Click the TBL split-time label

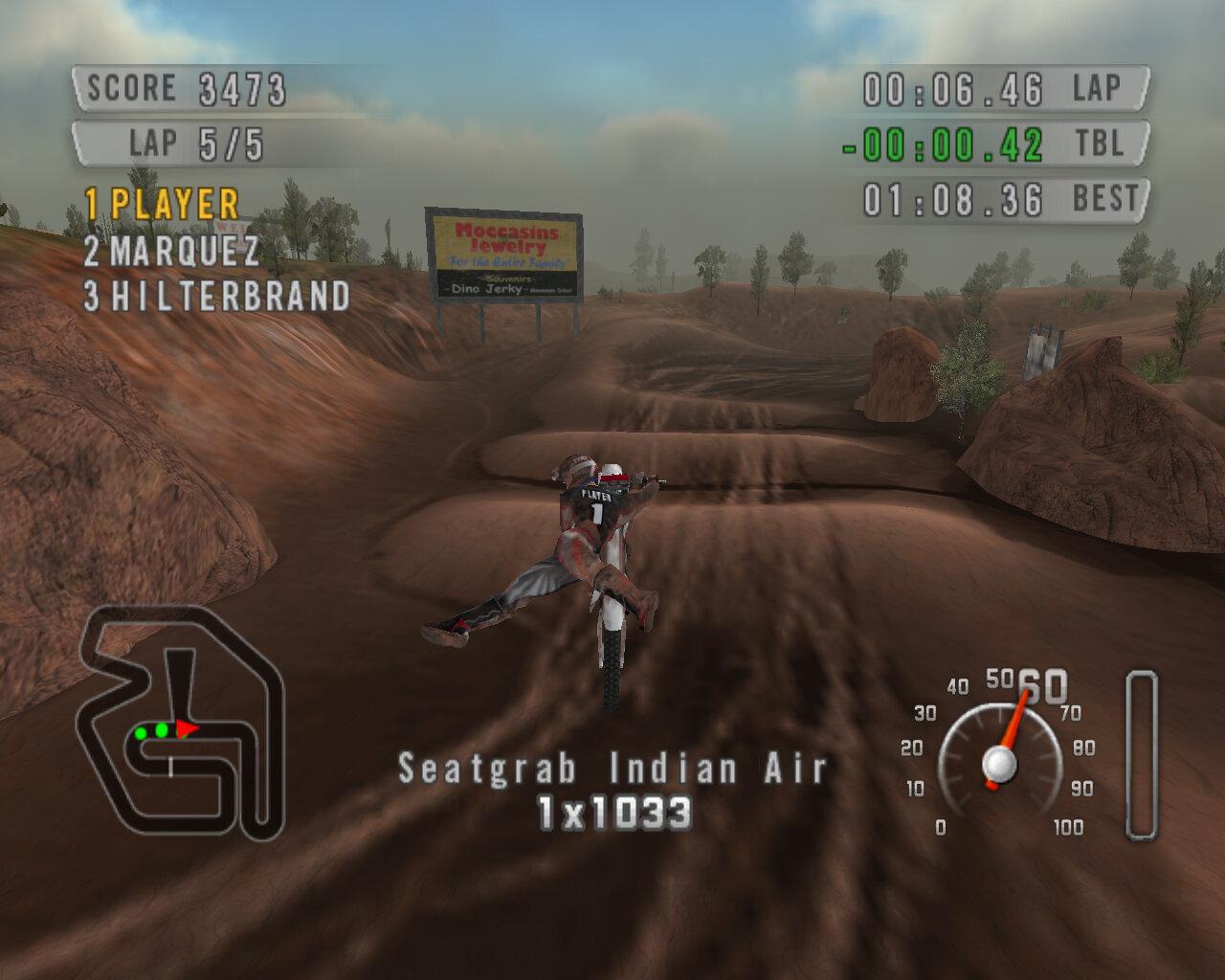[1099, 145]
